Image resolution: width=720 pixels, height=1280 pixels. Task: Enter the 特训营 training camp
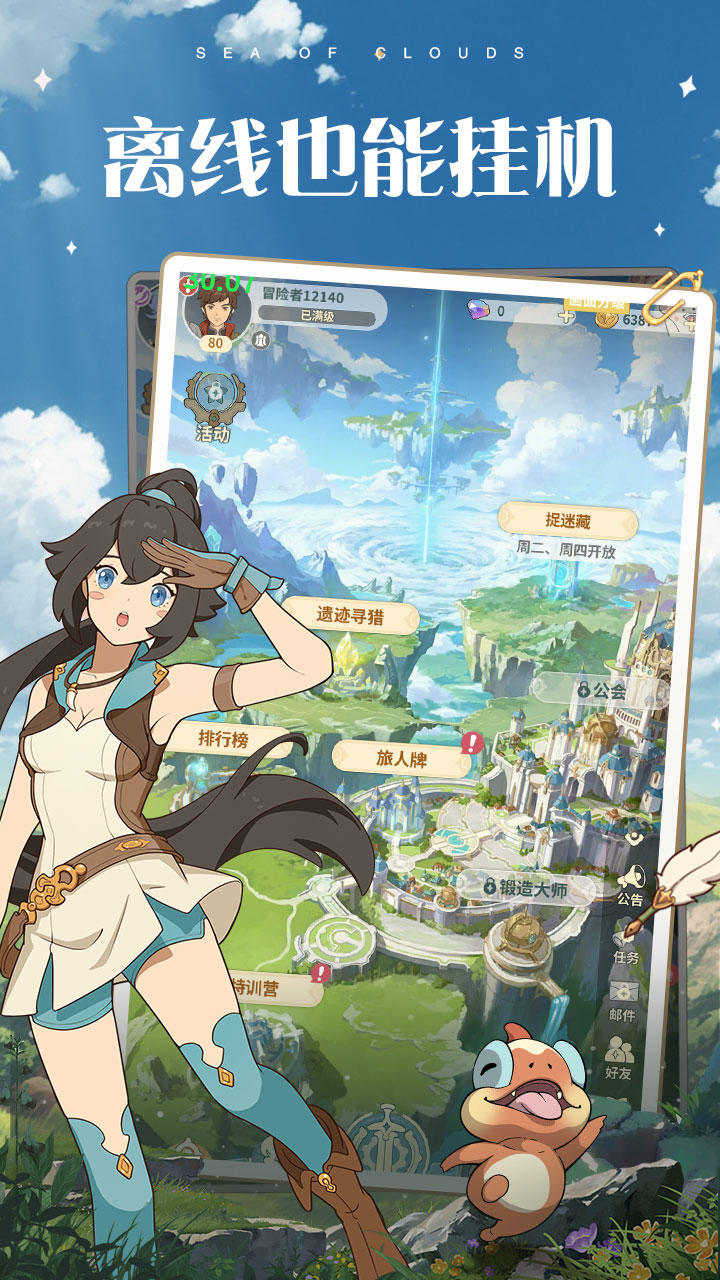tap(270, 987)
